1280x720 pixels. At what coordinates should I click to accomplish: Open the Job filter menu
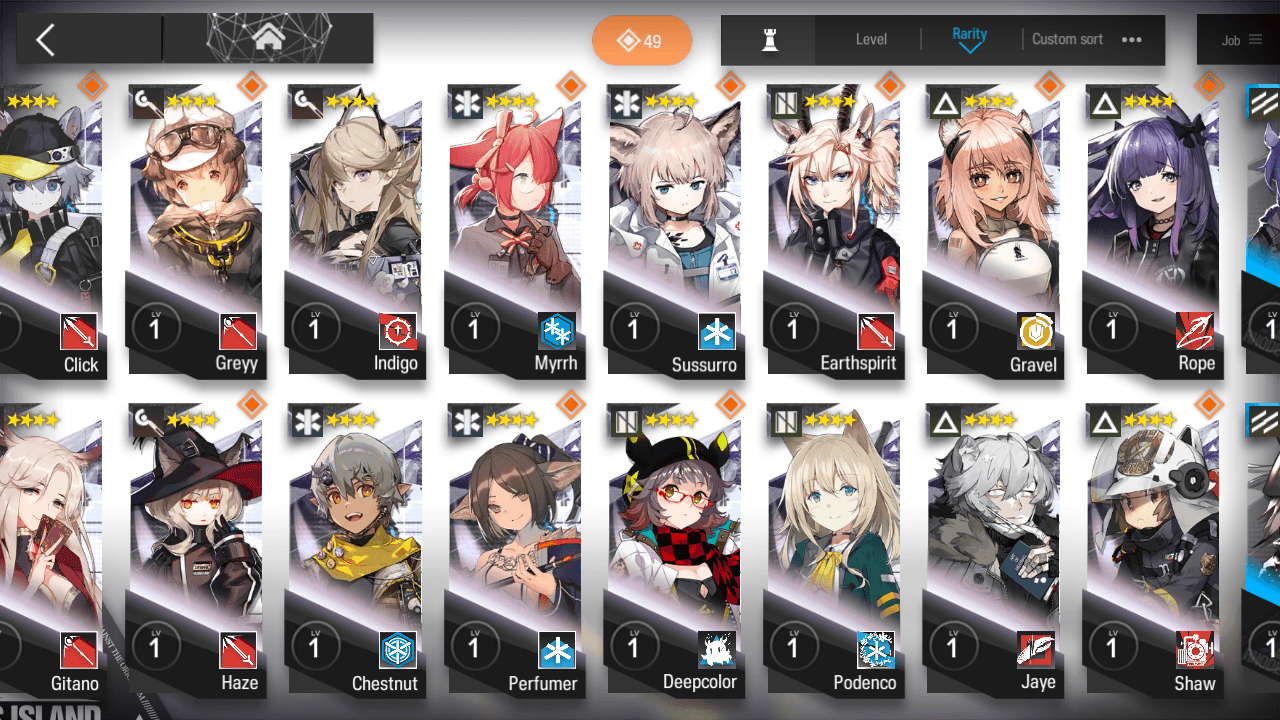pyautogui.click(x=1240, y=40)
